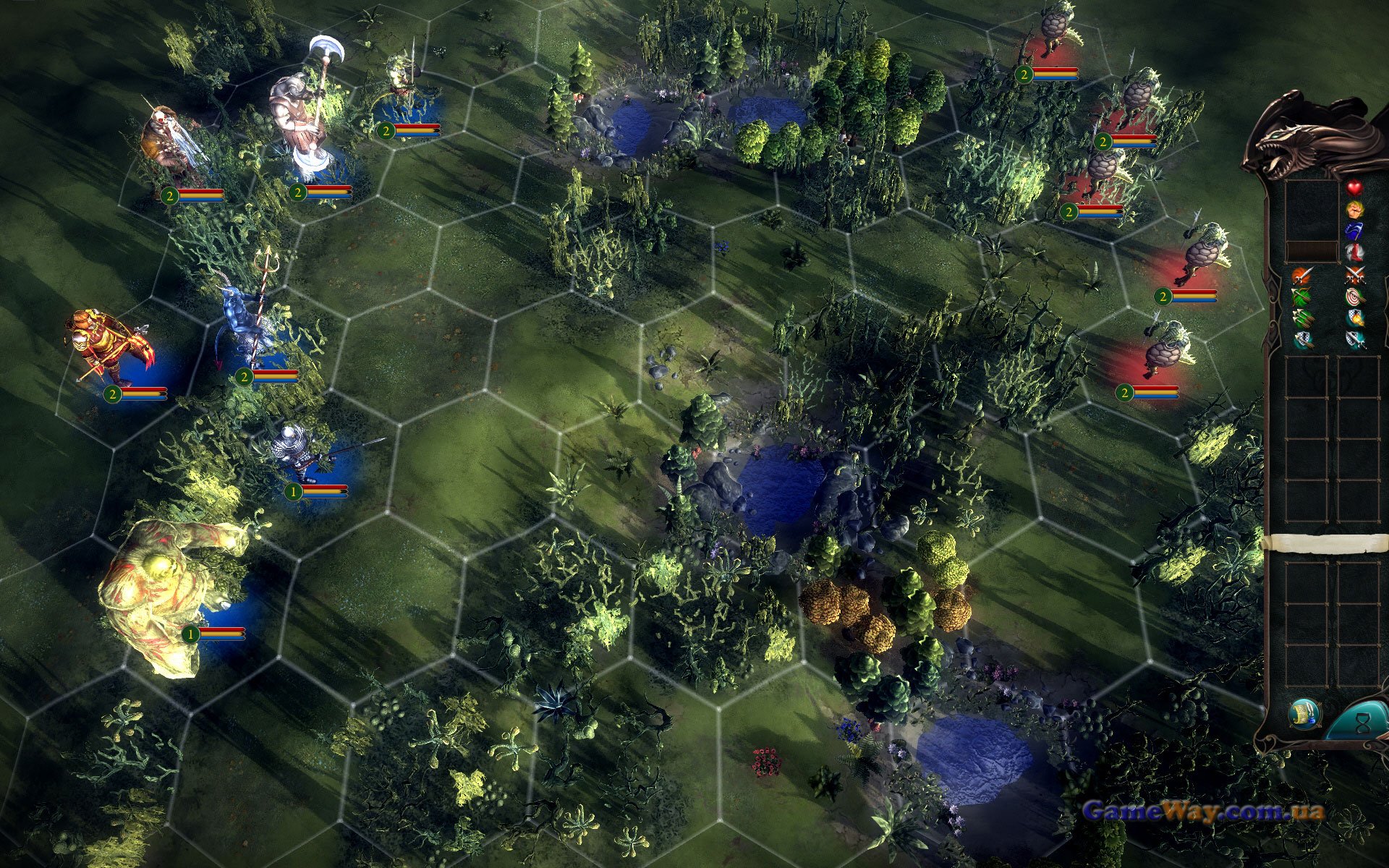The image size is (1389, 868).
Task: Click the bullseye target accuracy icon
Action: click(x=1354, y=297)
